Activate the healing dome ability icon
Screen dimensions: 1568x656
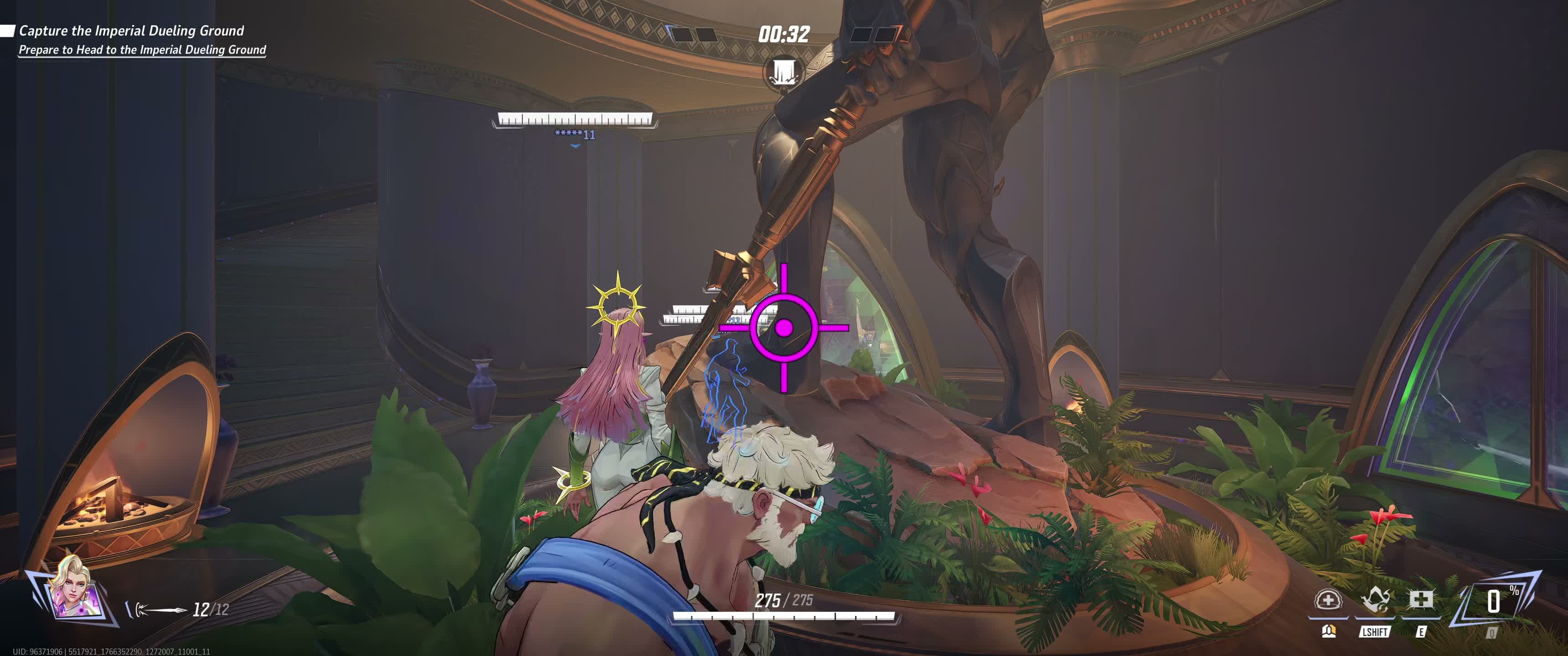pyautogui.click(x=1328, y=601)
